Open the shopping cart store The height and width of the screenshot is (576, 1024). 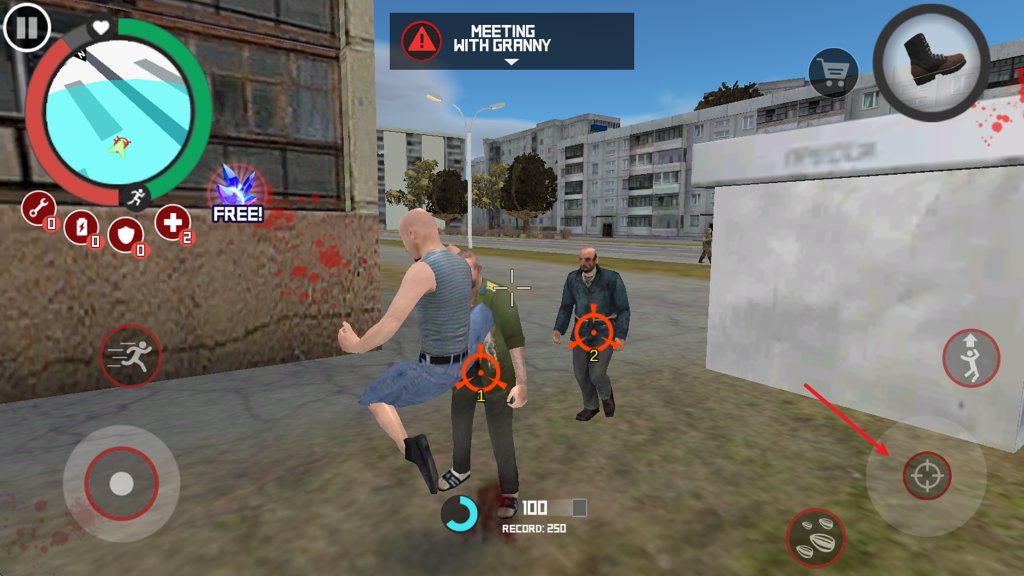[x=833, y=72]
